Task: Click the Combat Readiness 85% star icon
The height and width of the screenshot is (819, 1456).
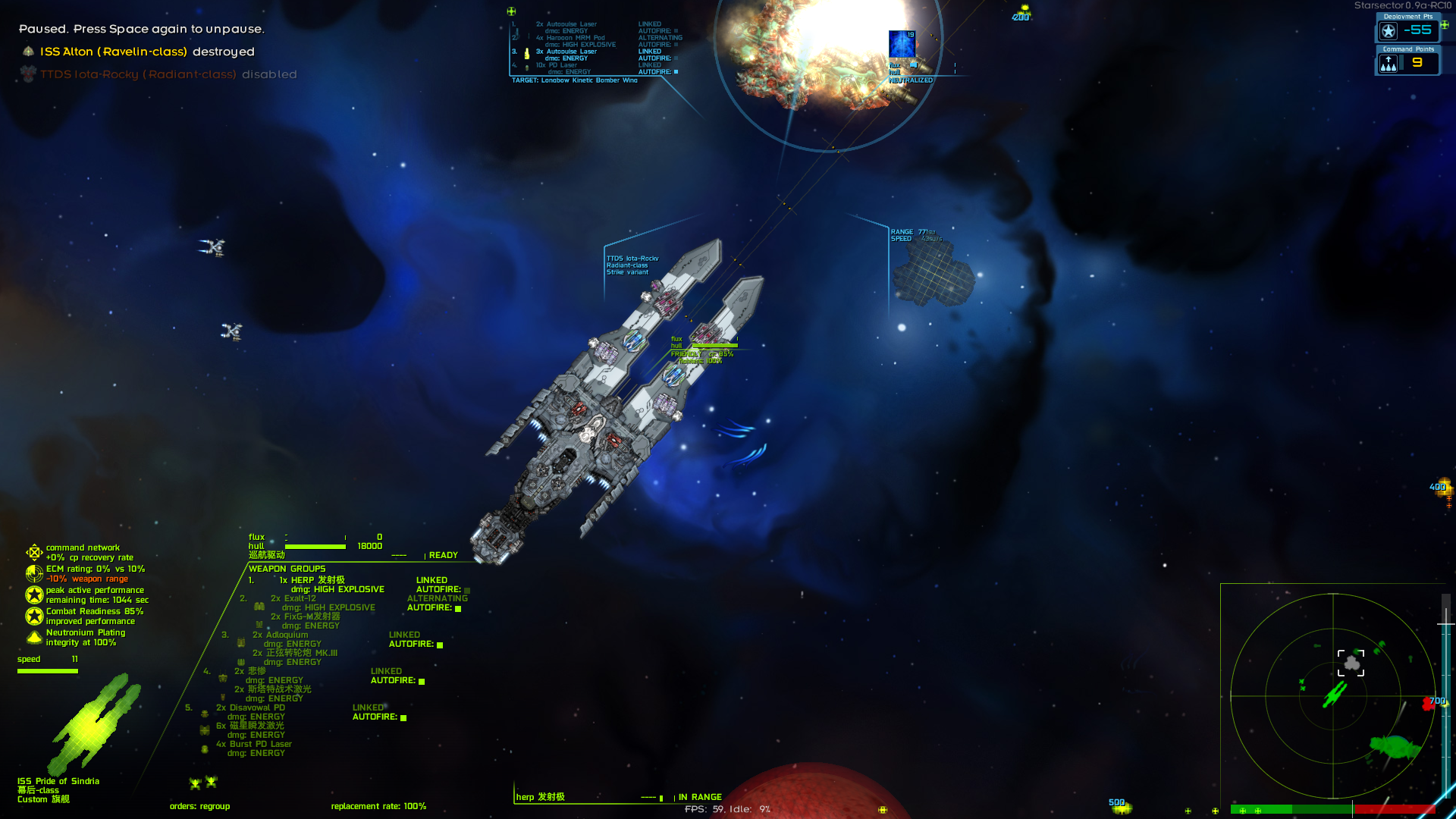Action: coord(34,616)
